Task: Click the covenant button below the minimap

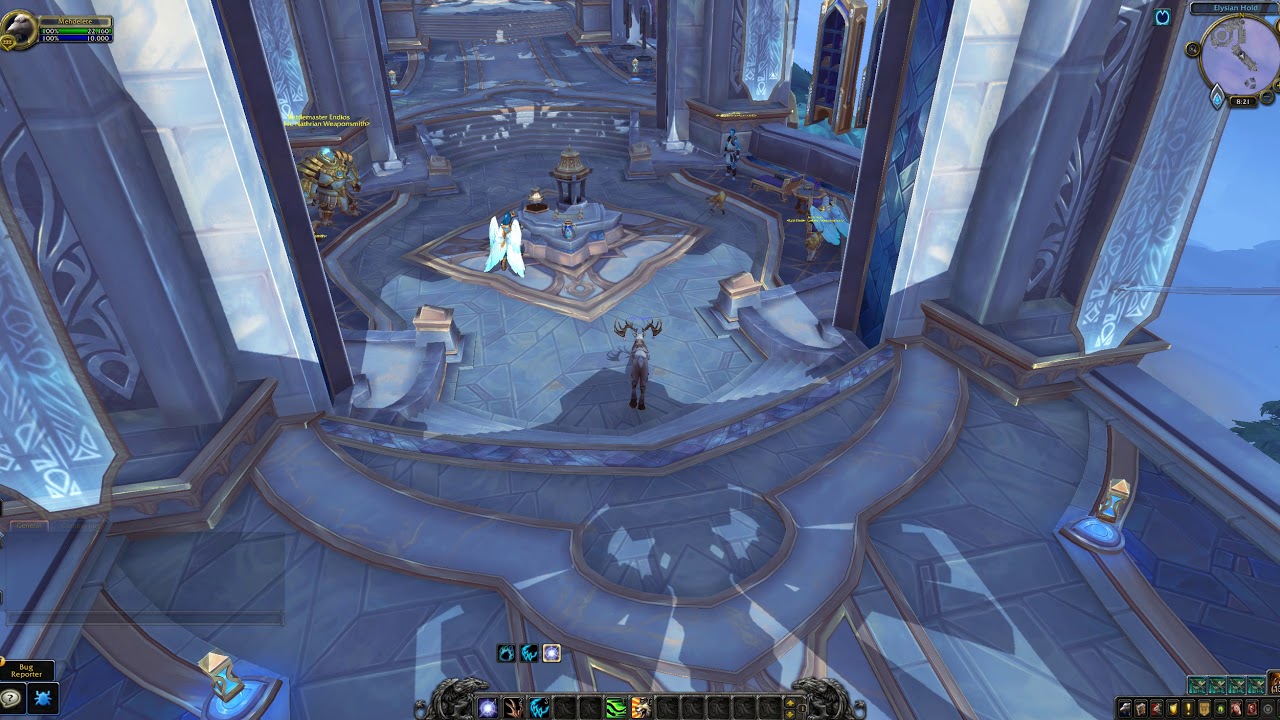Action: pos(1217,98)
